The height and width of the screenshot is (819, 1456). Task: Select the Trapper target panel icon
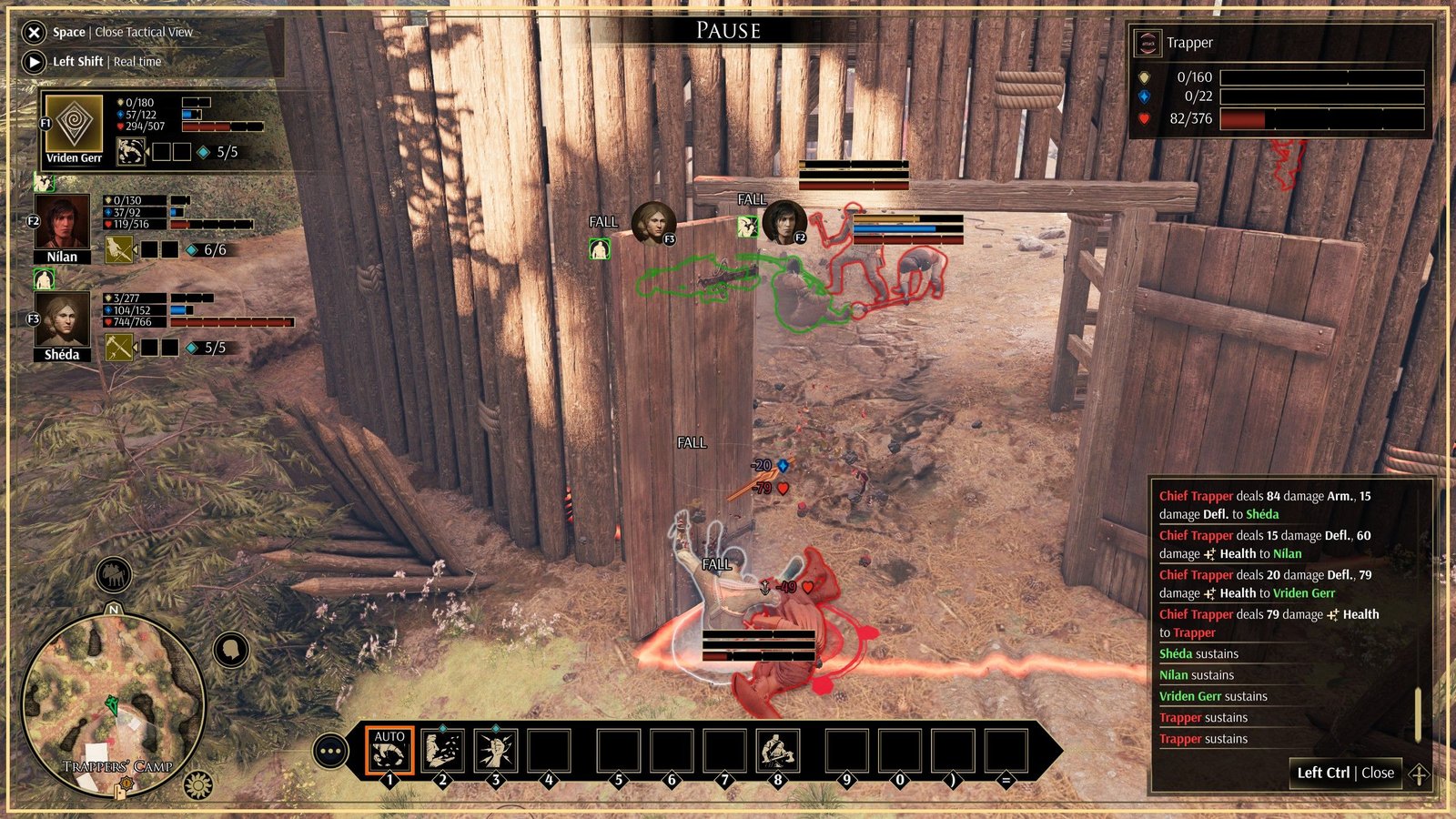1148,43
